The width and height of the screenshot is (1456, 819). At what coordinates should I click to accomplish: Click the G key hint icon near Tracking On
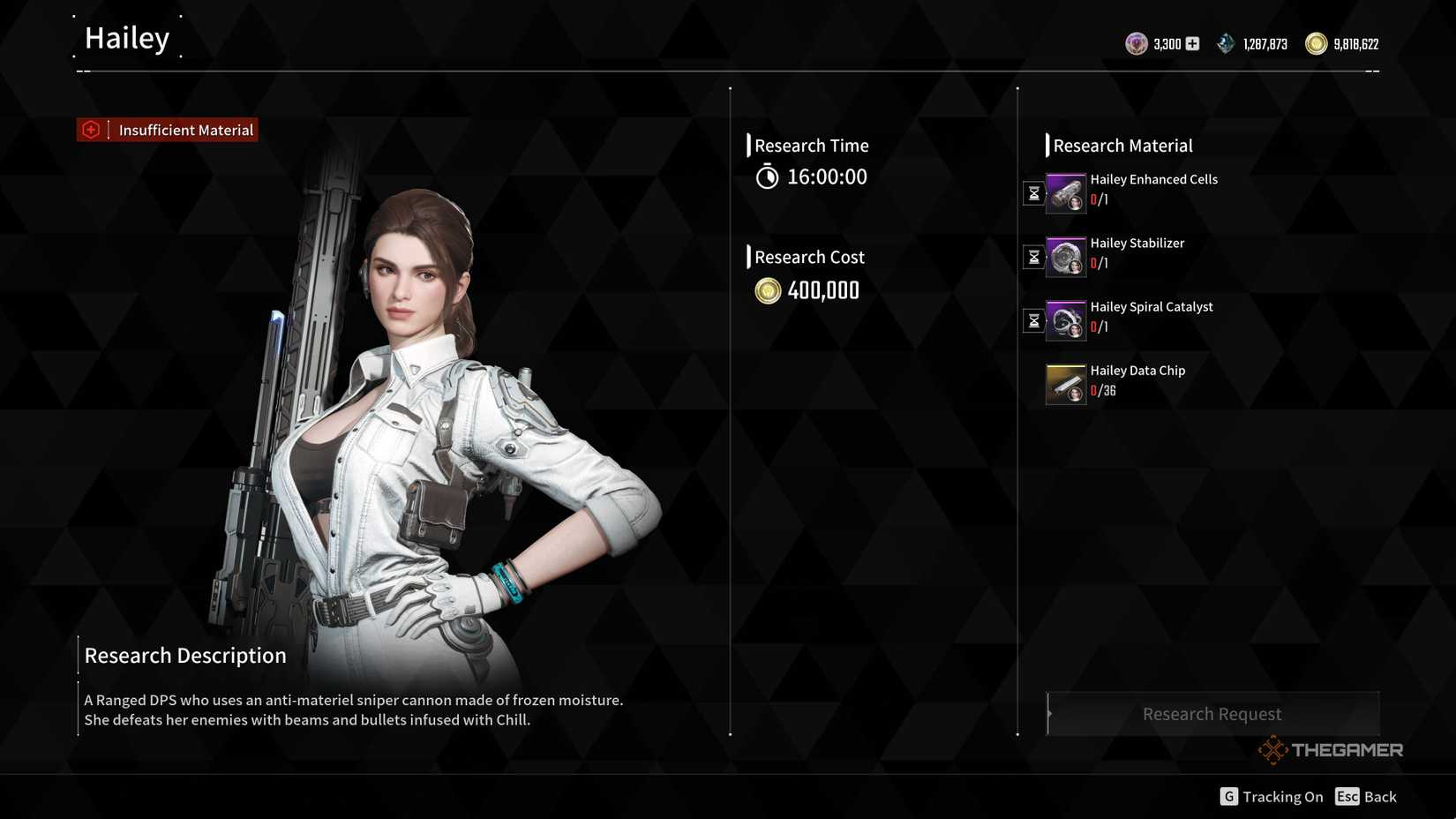[x=1228, y=796]
